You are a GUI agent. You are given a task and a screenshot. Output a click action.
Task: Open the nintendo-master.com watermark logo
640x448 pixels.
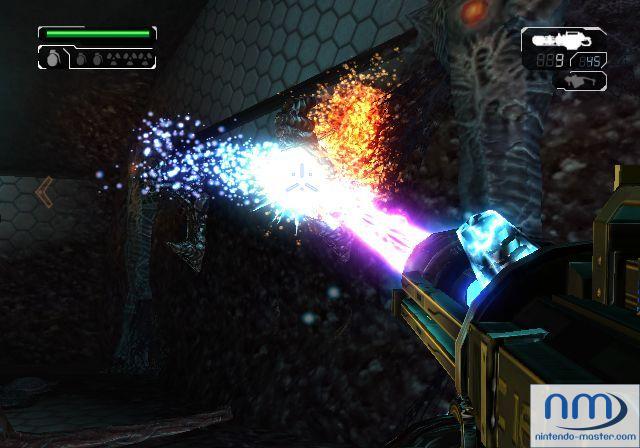tap(587, 412)
